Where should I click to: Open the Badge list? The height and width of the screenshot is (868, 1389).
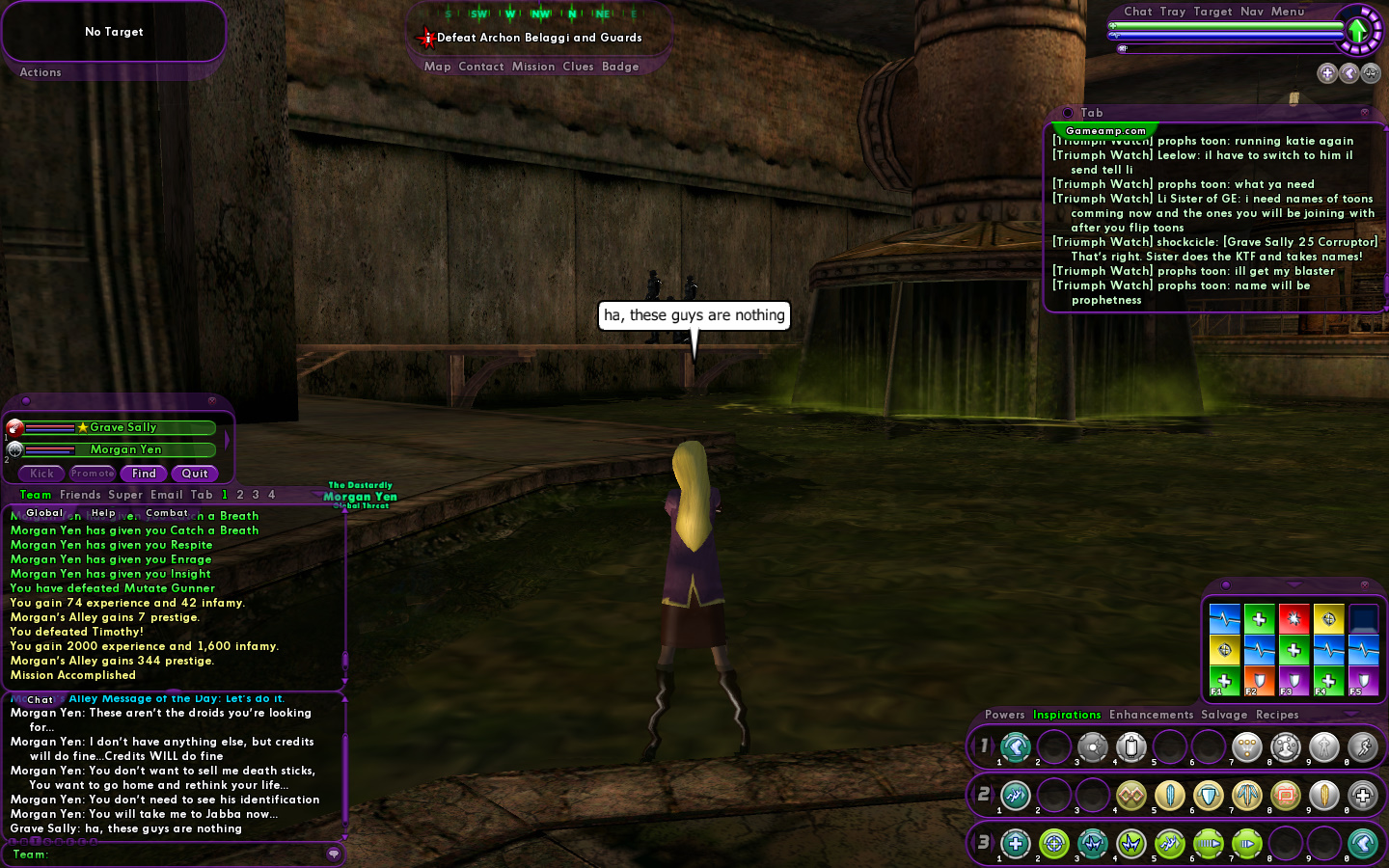(x=620, y=67)
